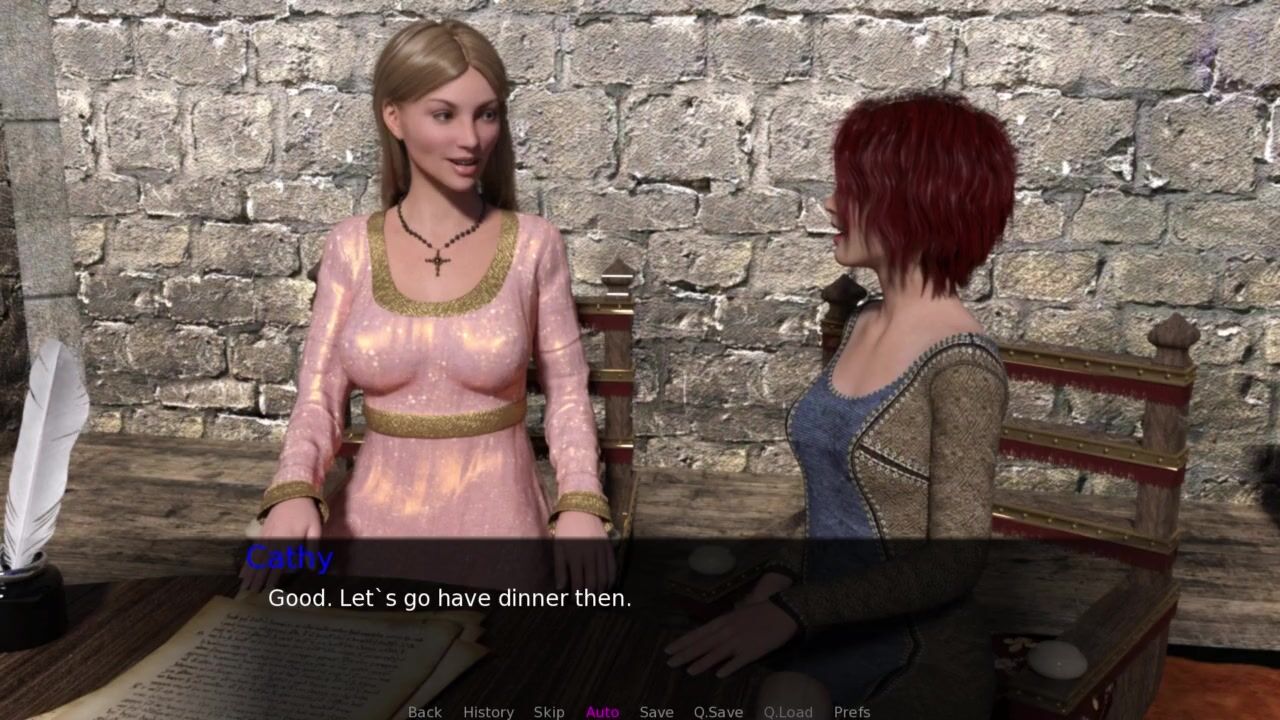Click the dialogue text to continue
The width and height of the screenshot is (1280, 720).
449,599
